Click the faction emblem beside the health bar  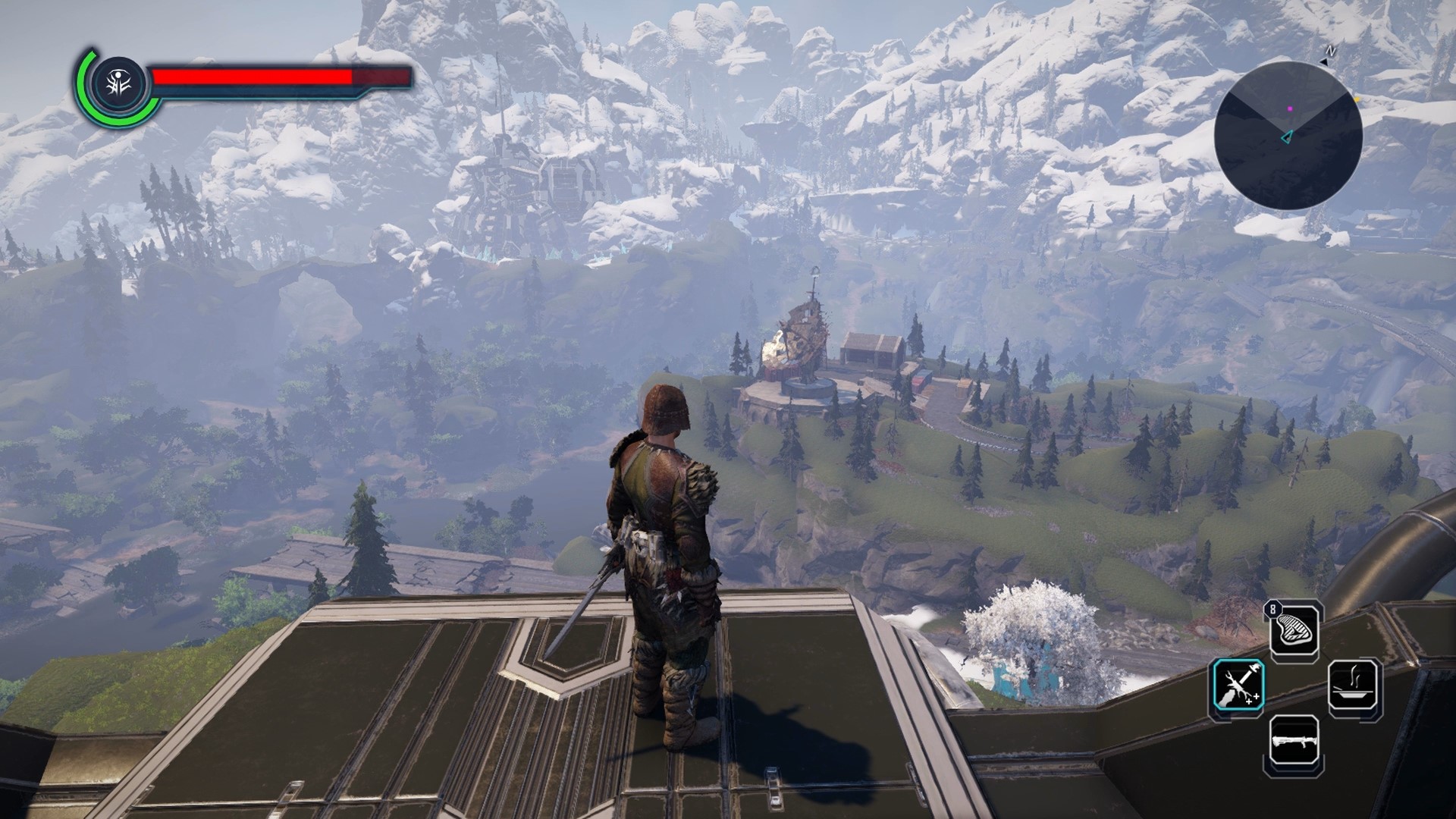coord(118,82)
